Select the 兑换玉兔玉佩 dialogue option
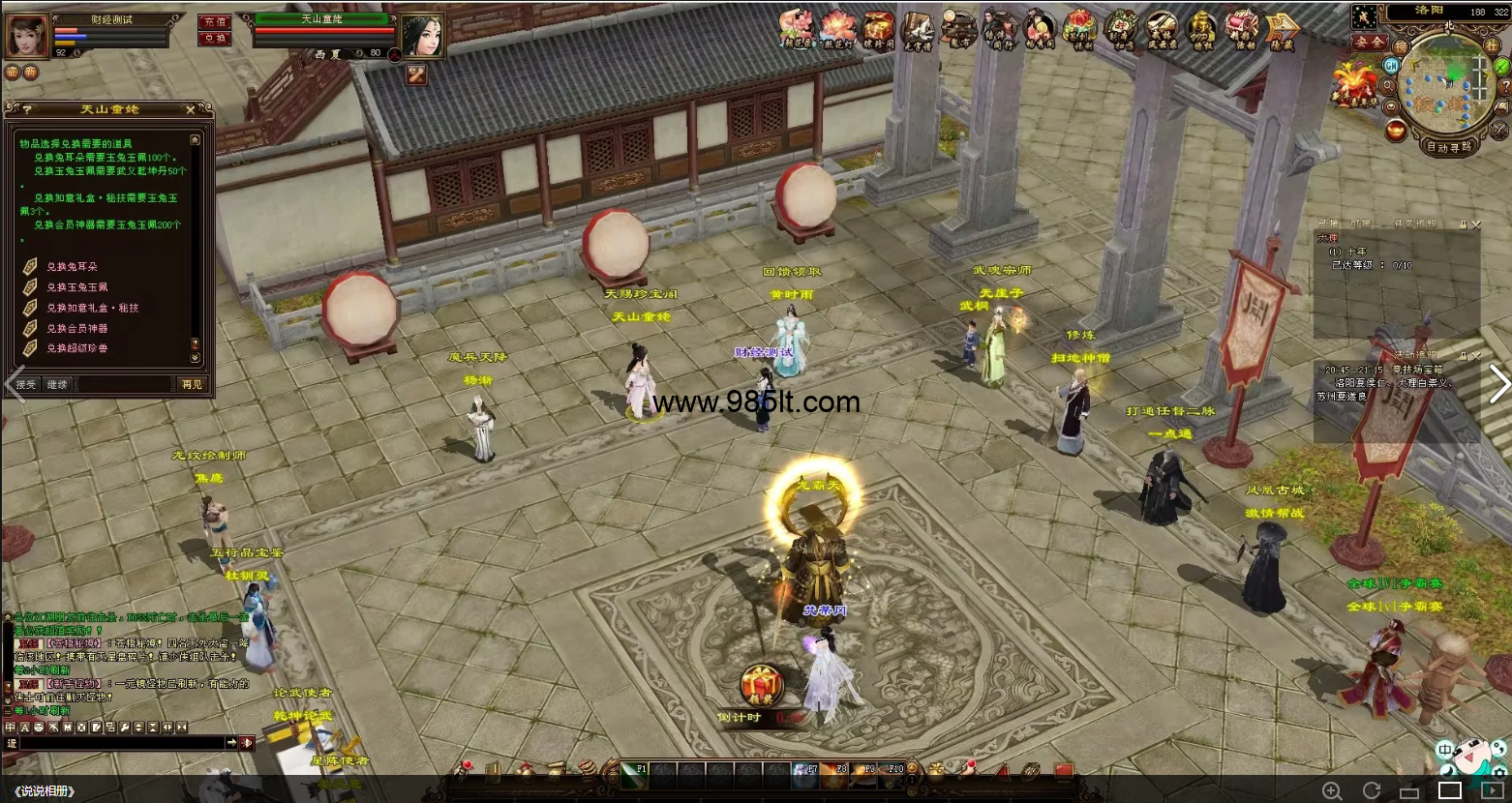1512x803 pixels. (77, 287)
